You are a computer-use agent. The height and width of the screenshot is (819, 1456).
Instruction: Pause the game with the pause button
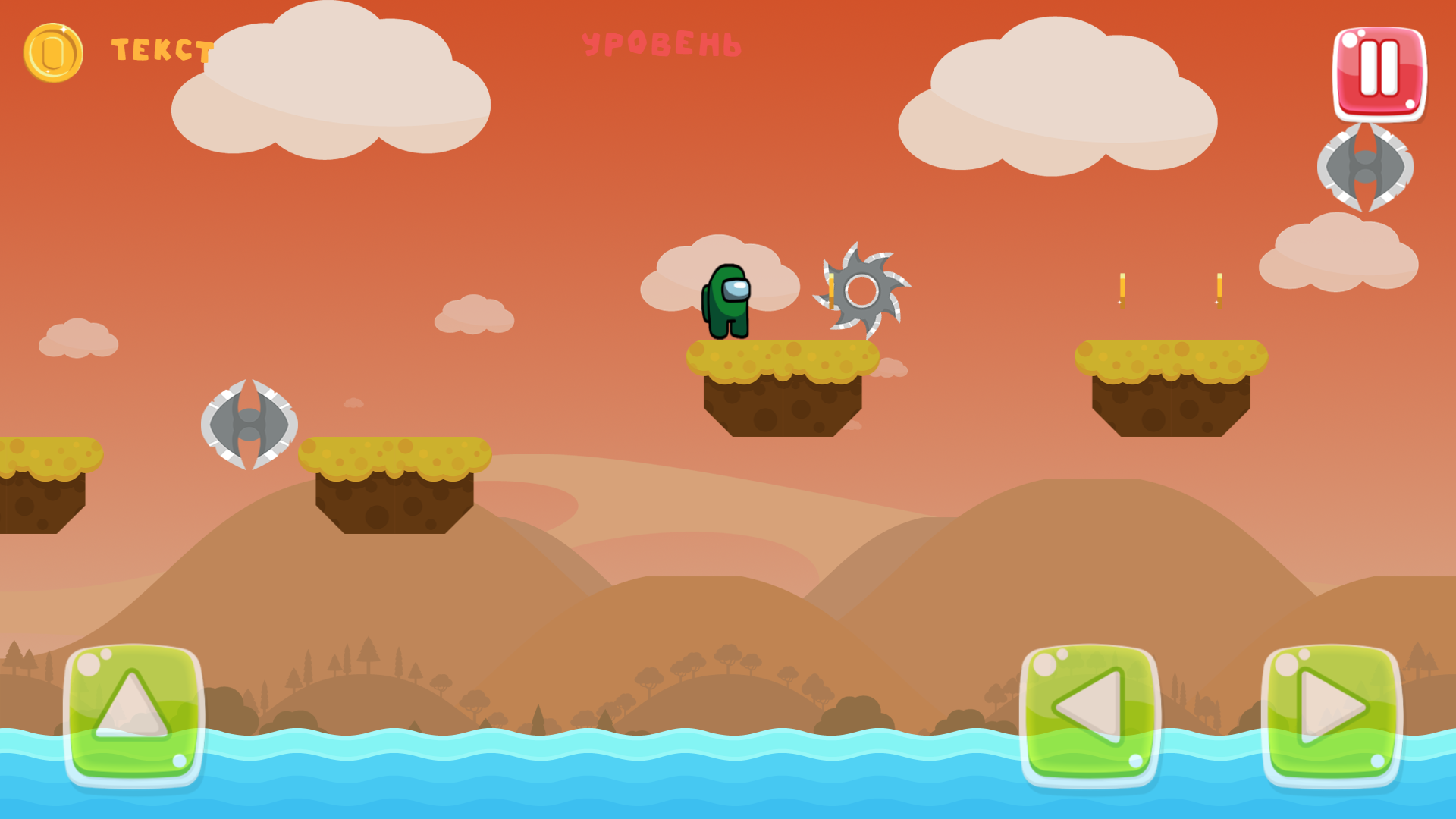coord(1378,74)
